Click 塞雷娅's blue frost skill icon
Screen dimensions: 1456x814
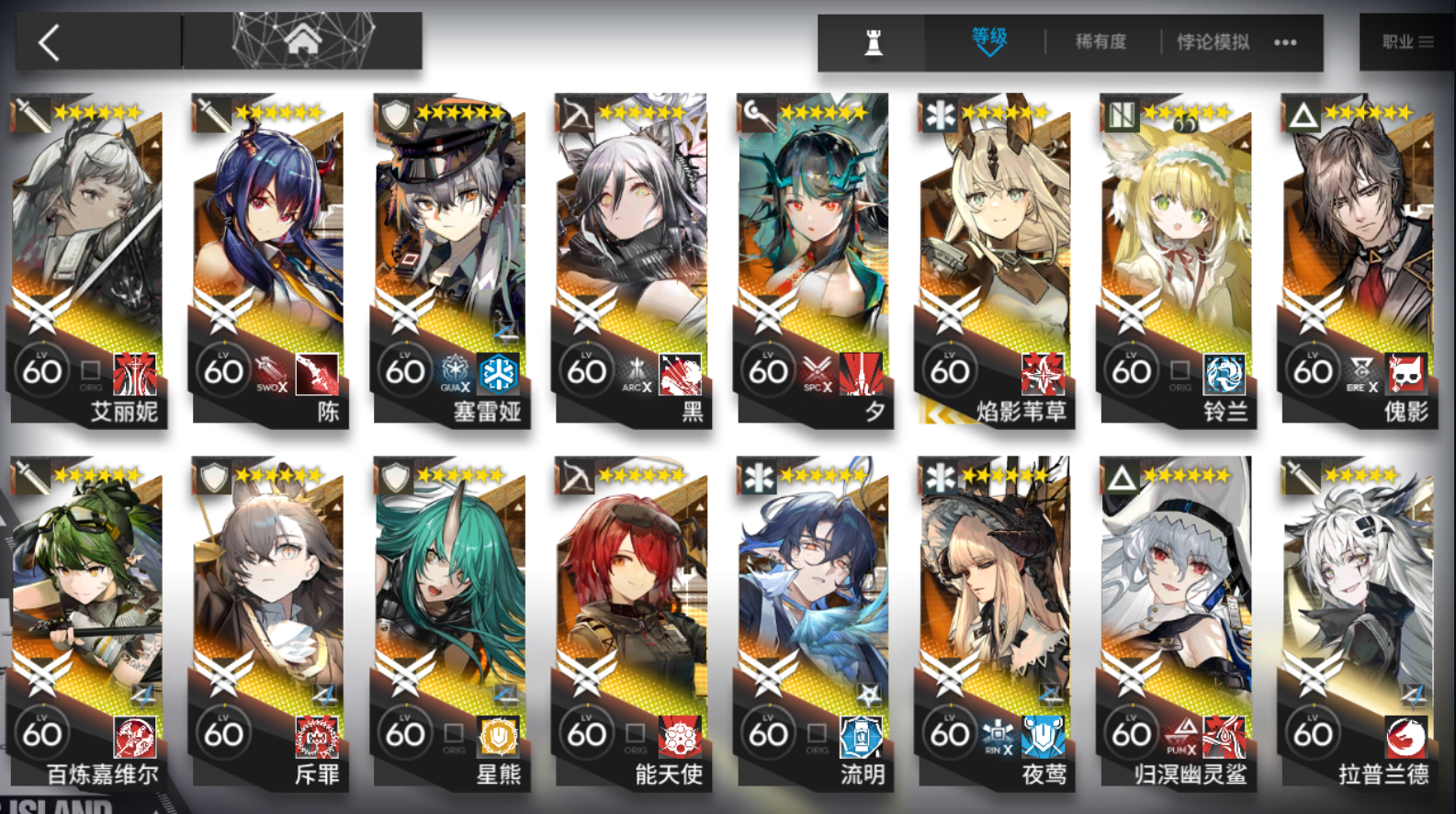click(x=499, y=373)
